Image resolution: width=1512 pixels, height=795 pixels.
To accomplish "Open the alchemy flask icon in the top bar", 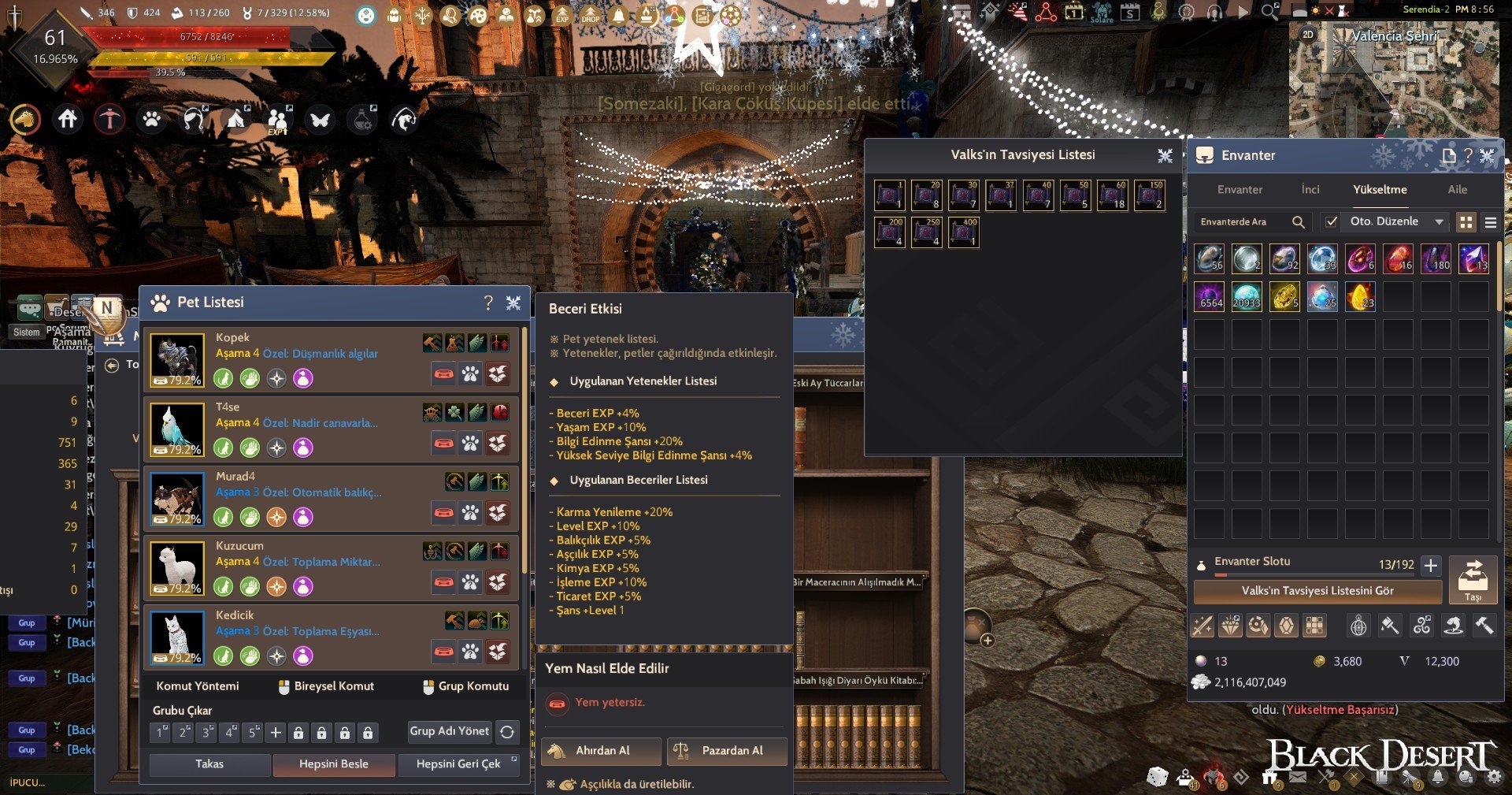I will [x=361, y=119].
